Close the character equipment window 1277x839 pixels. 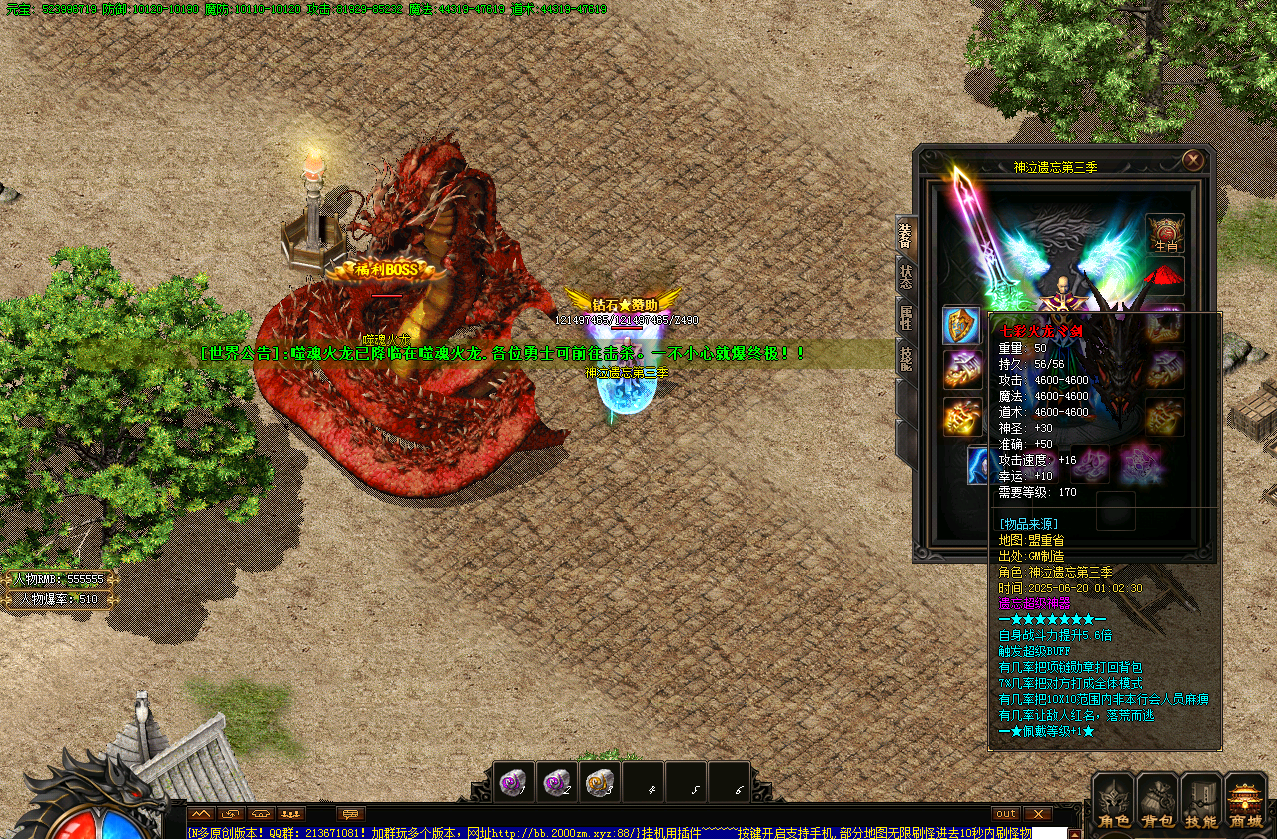(x=1192, y=160)
